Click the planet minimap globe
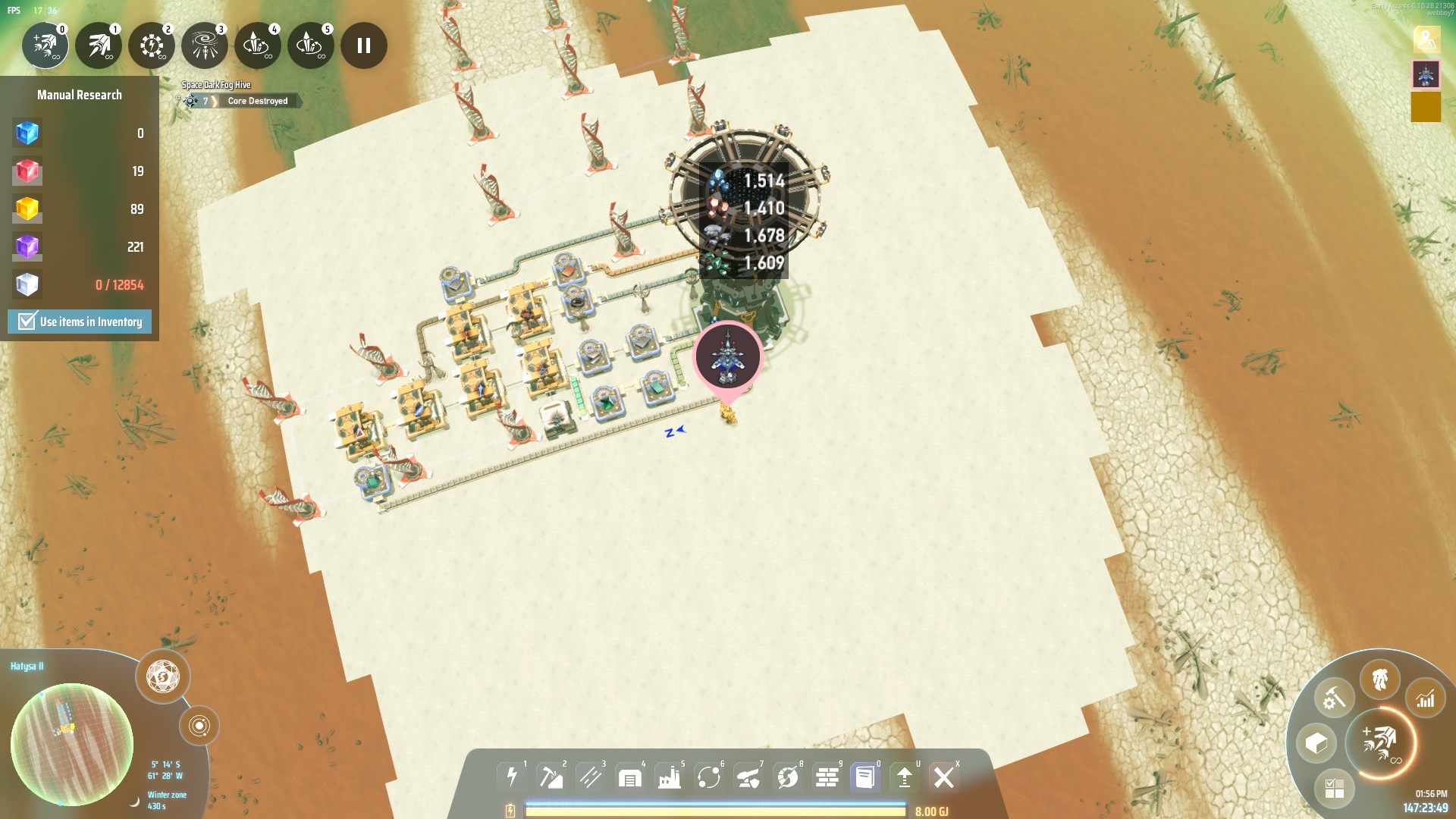Image resolution: width=1456 pixels, height=819 pixels. (x=72, y=744)
